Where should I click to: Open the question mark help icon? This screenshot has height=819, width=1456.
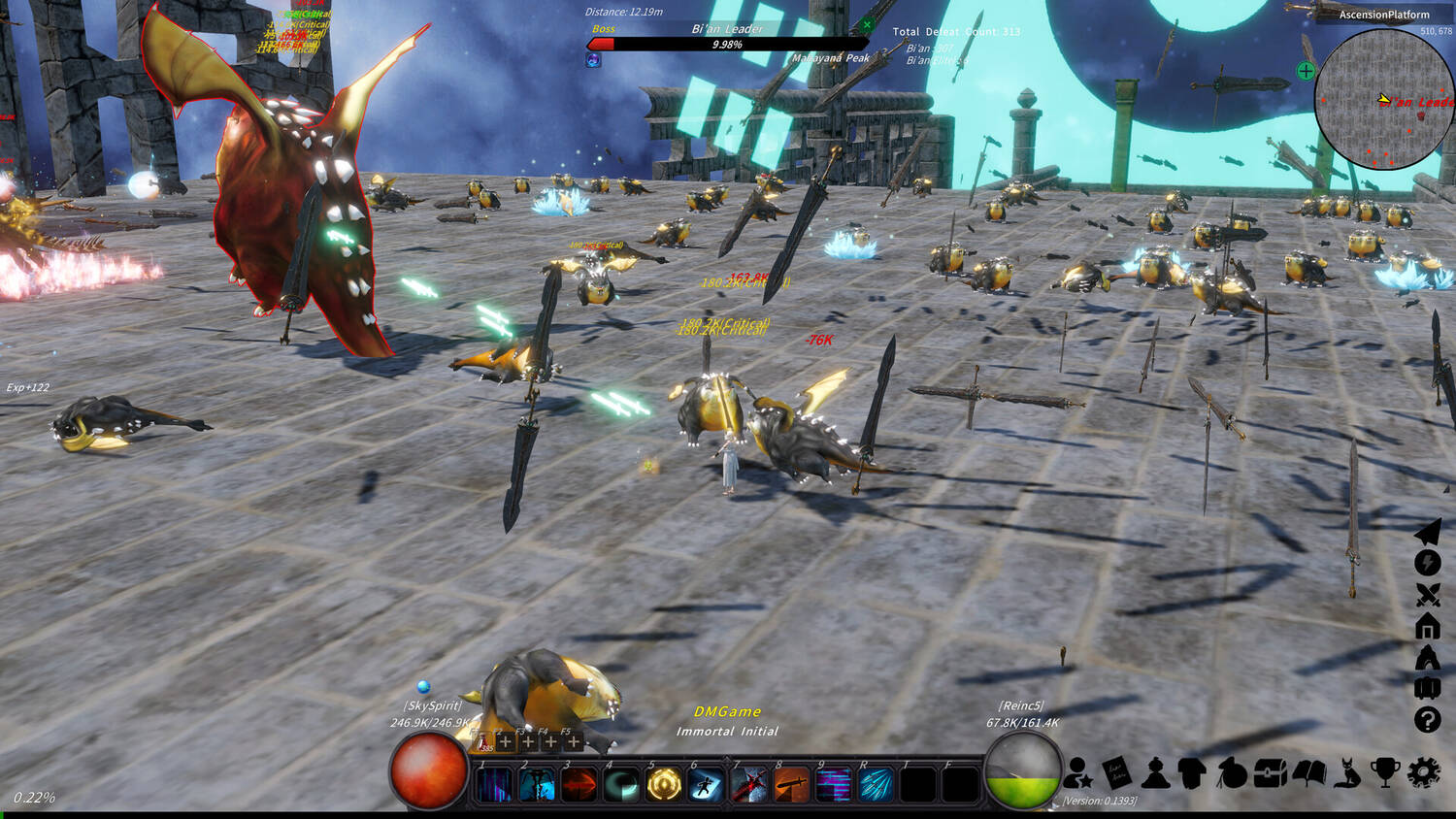1427,720
